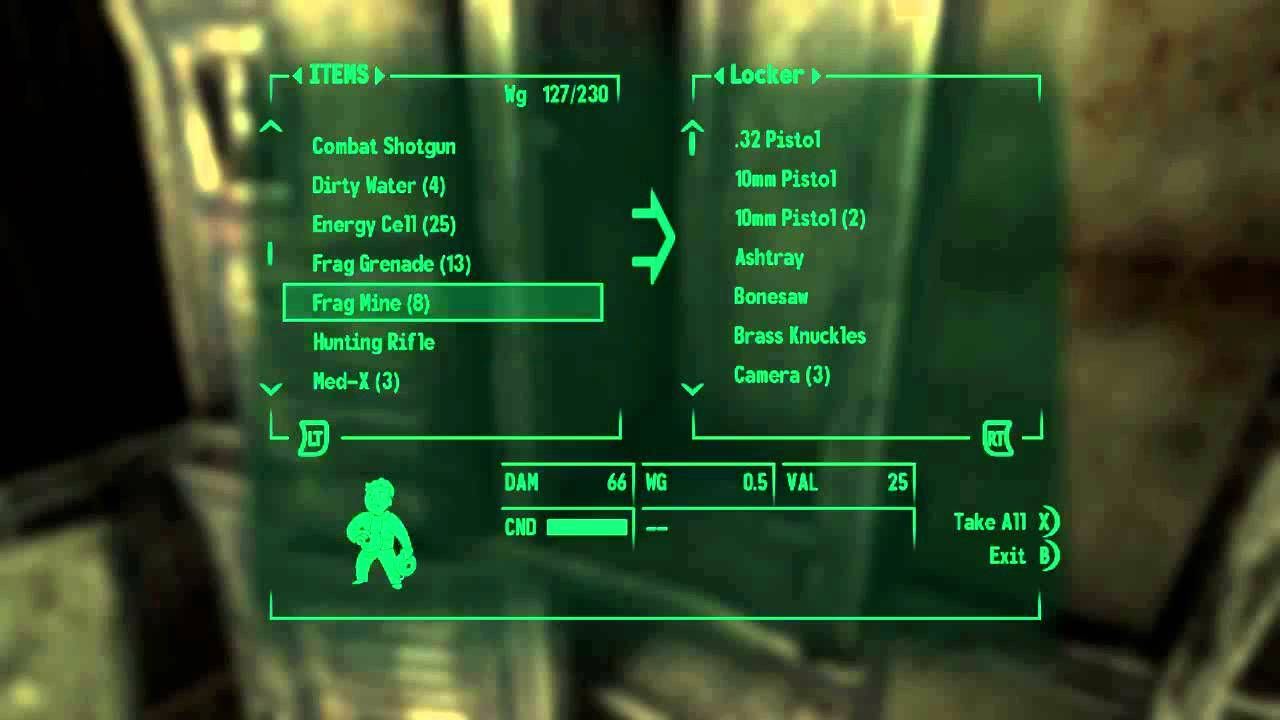Click the Vault Boy character icon
The width and height of the screenshot is (1280, 720).
click(x=382, y=535)
